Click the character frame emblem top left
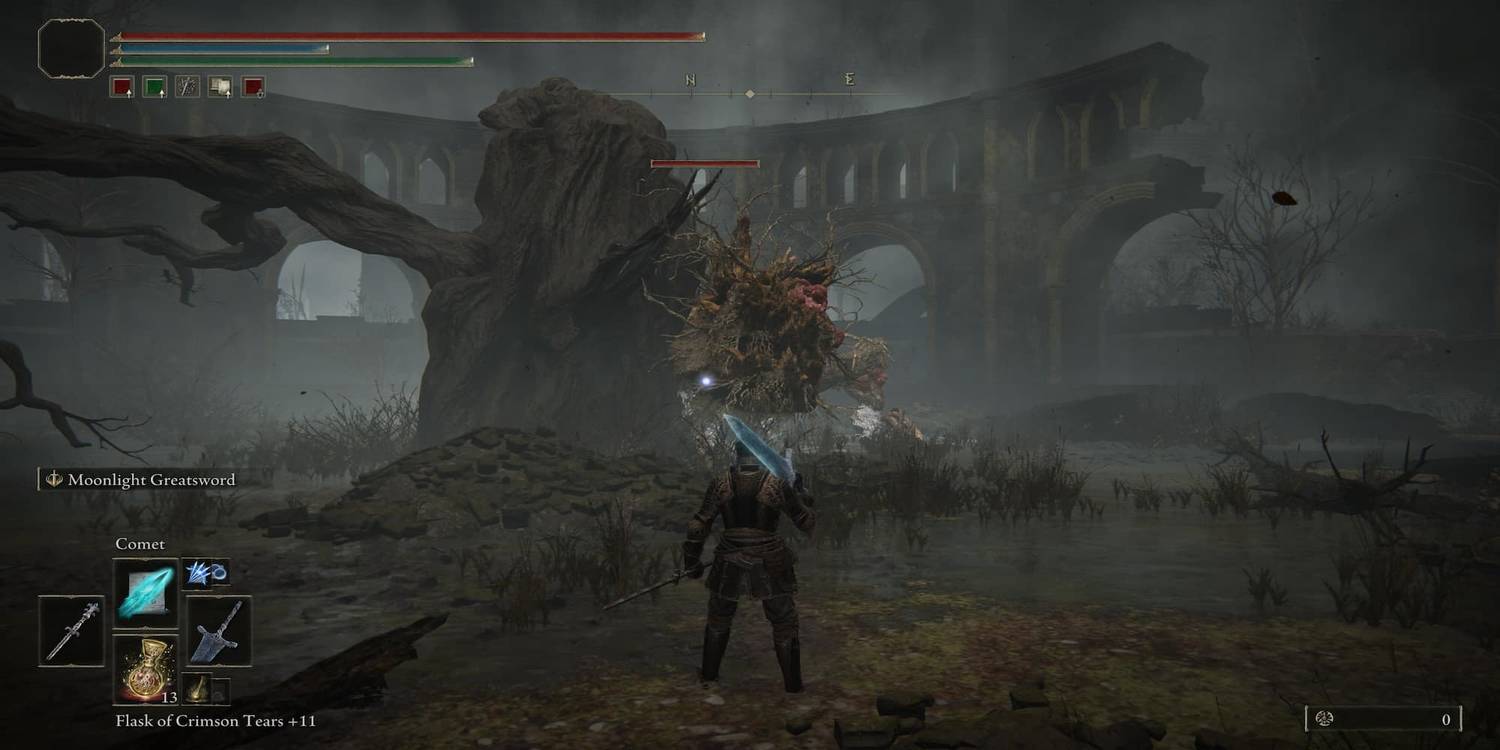1500x750 pixels. pos(70,47)
